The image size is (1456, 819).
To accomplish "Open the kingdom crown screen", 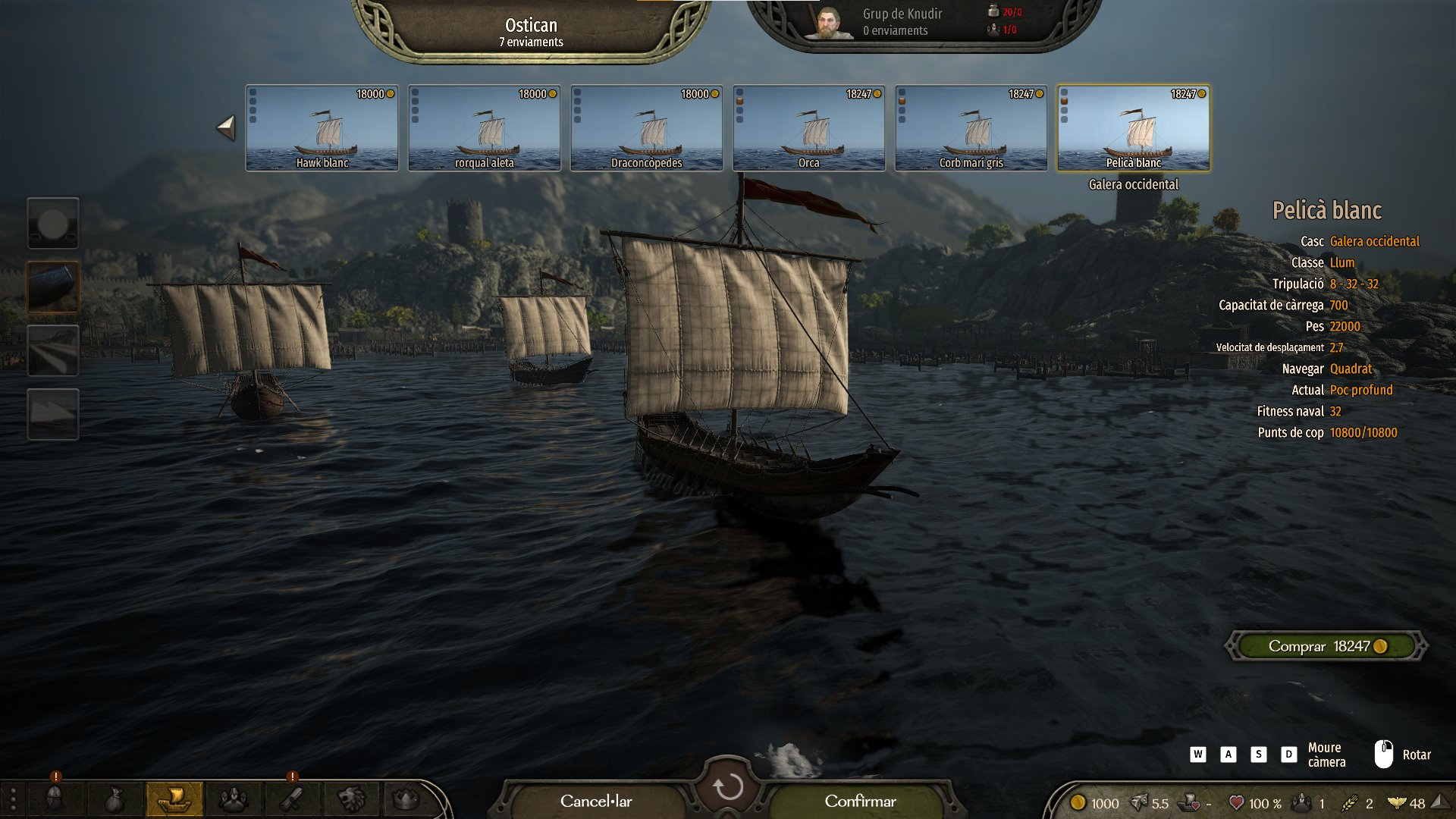I will [406, 799].
